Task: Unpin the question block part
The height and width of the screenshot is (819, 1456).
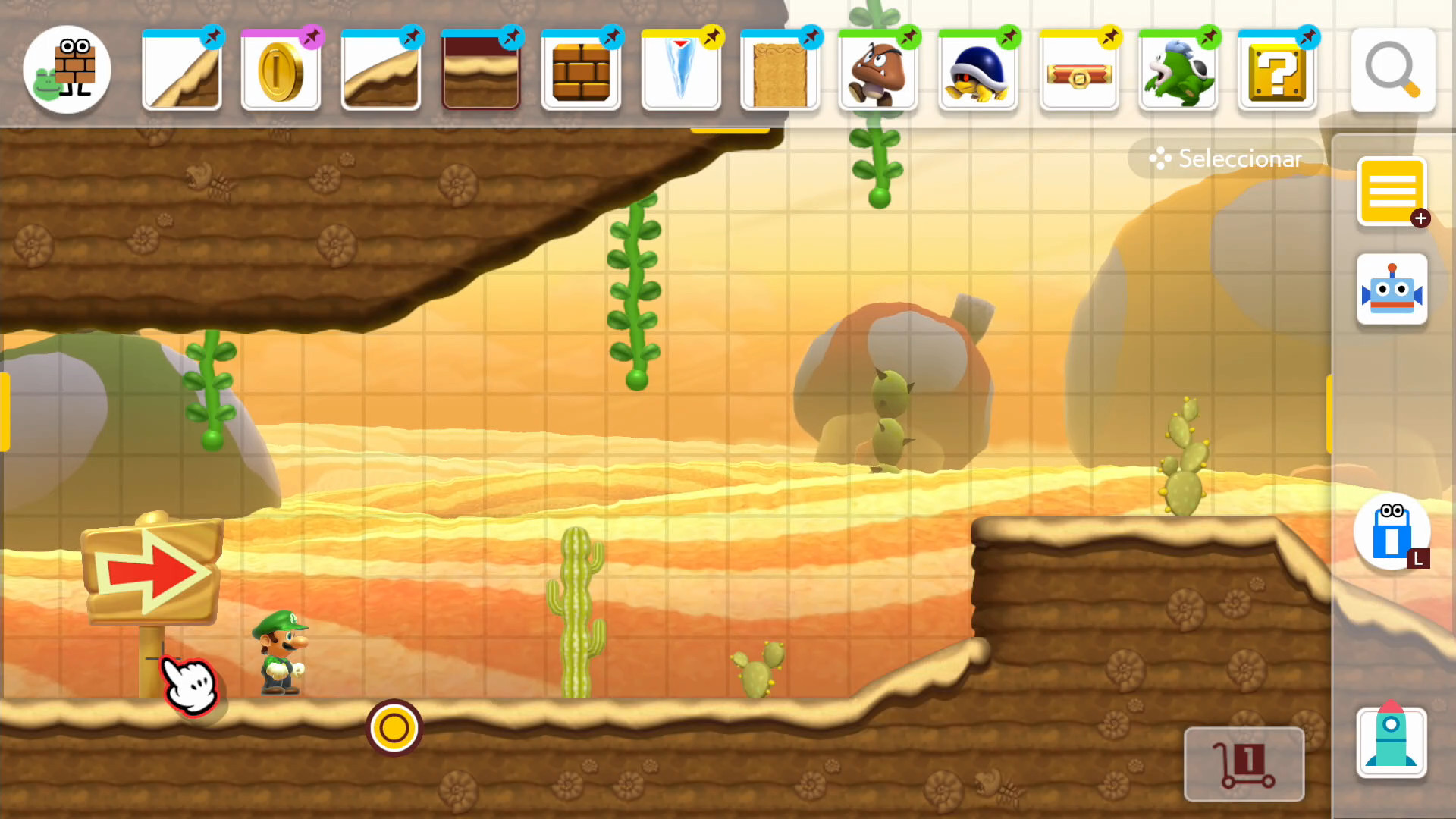Action: 1307,35
